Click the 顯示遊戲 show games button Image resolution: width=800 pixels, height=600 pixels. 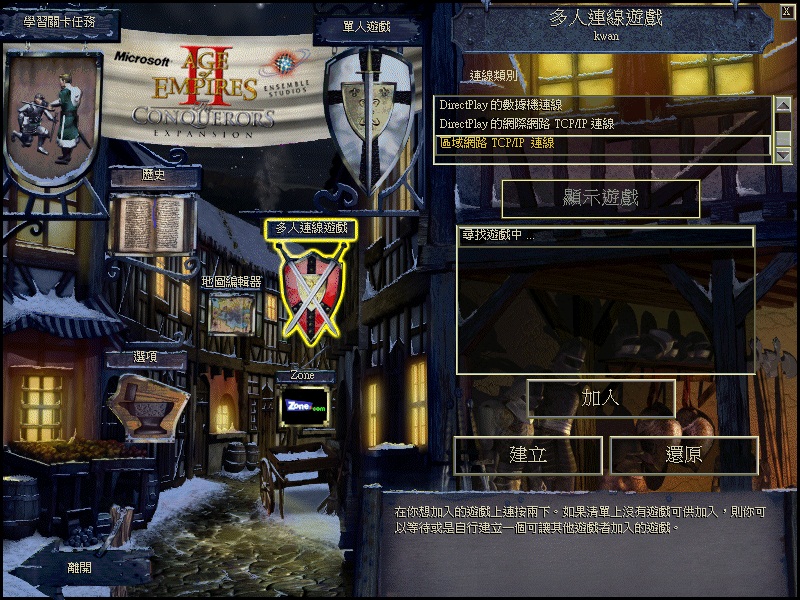[x=600, y=198]
